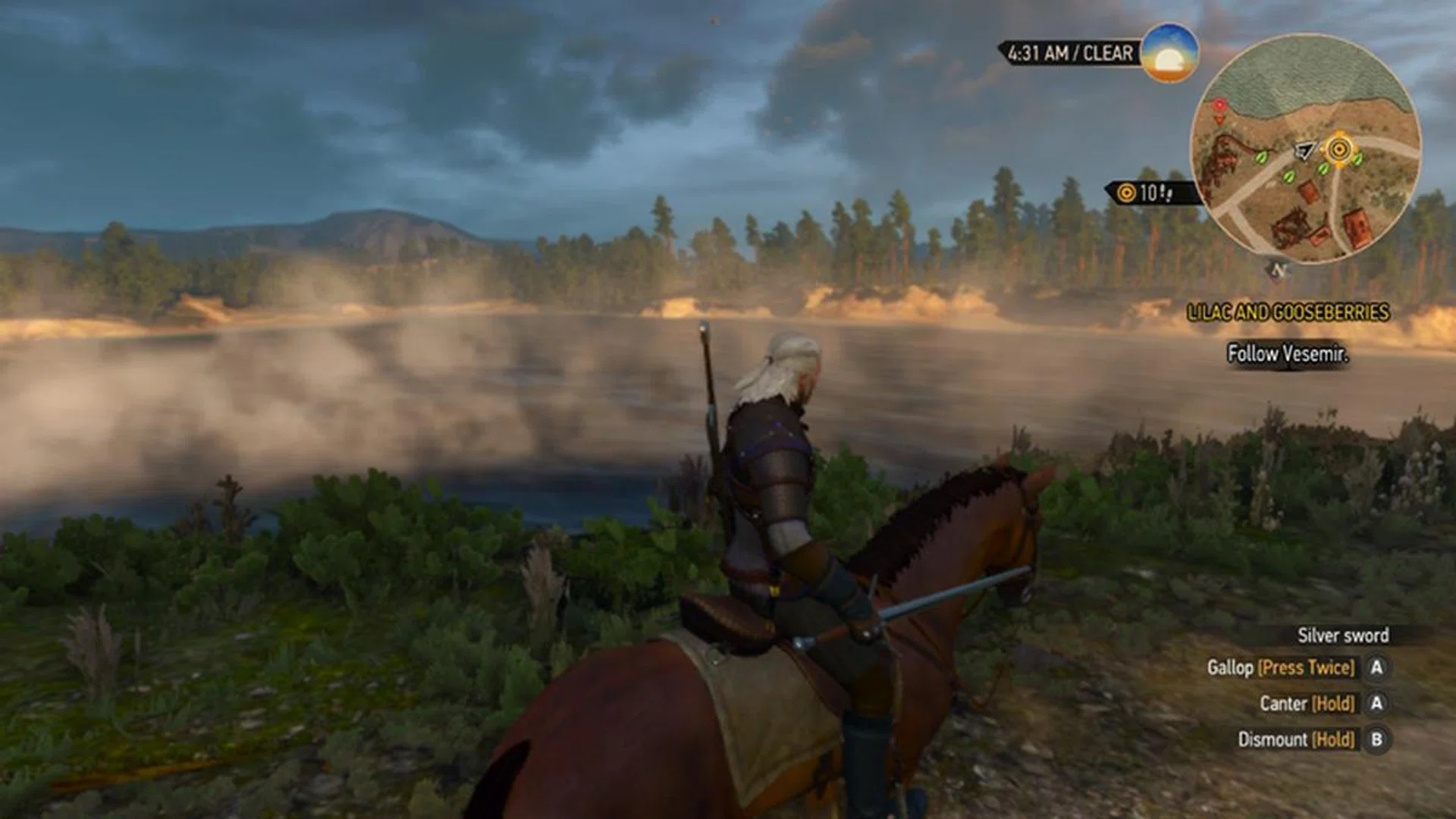Click the circular minimap
Image resolution: width=1456 pixels, height=819 pixels.
coord(1304,149)
